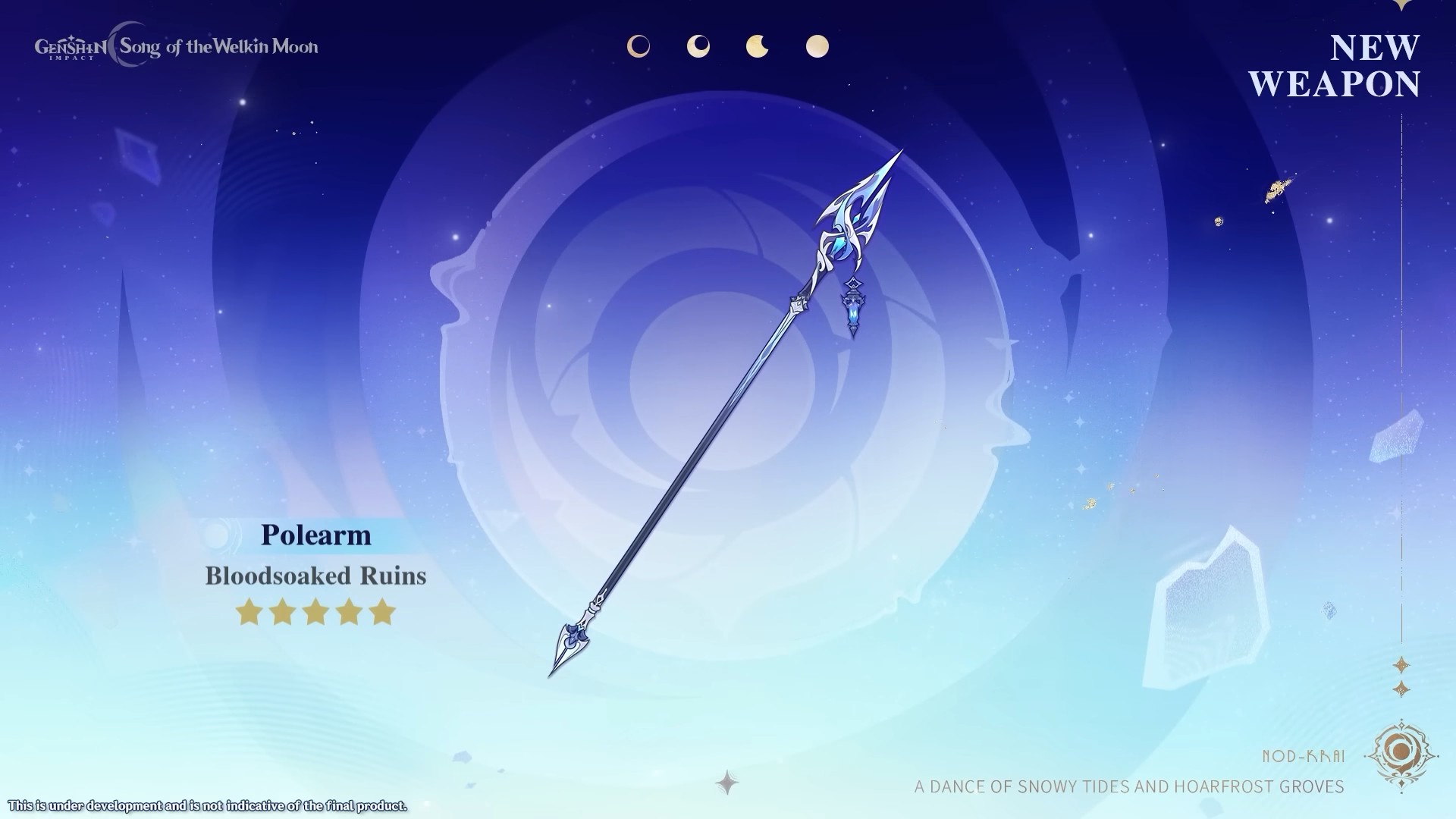Select the middle star of the rarity rating
The image size is (1456, 819).
tap(315, 613)
